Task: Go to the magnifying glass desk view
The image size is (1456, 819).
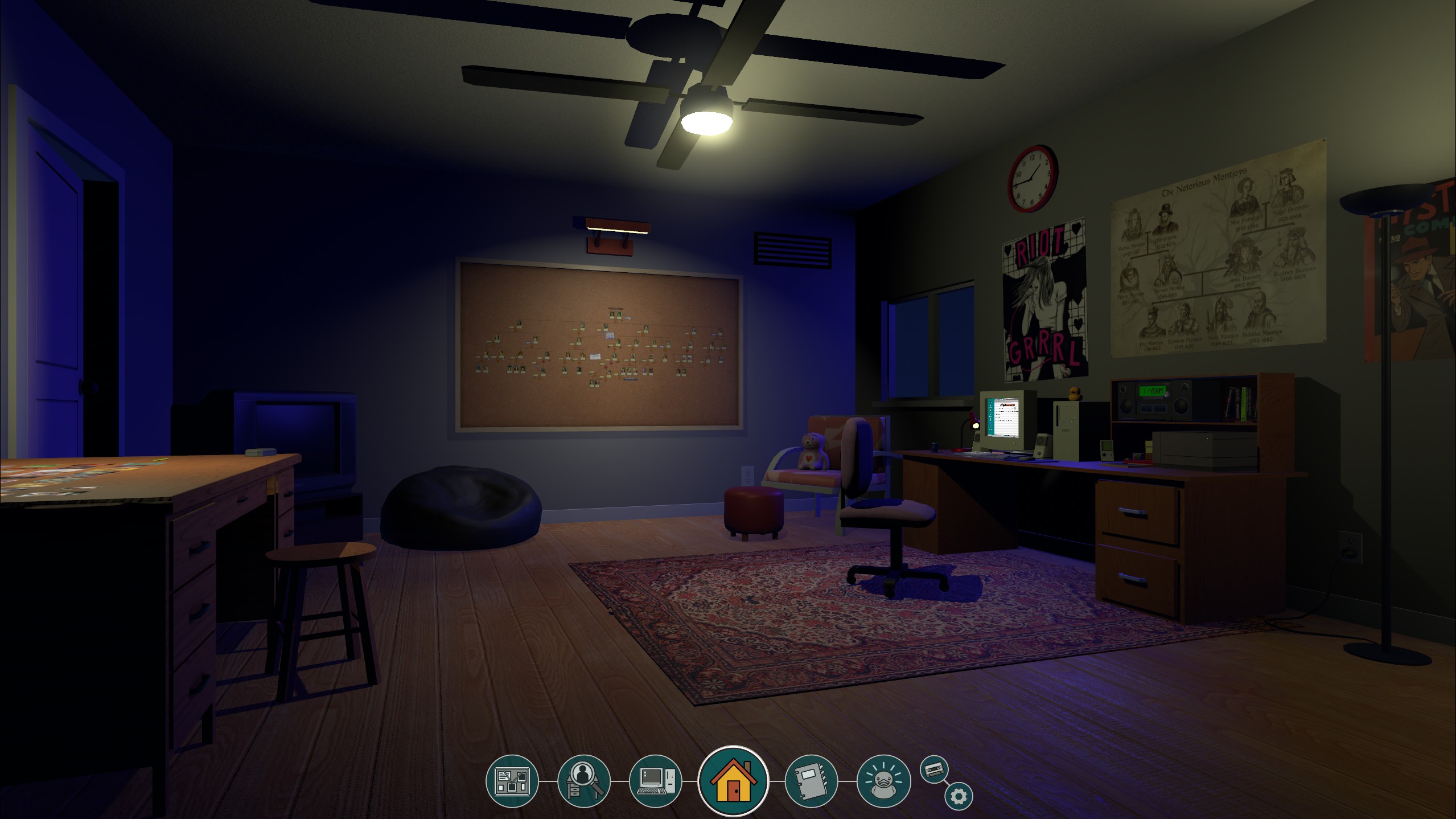Action: (584, 781)
